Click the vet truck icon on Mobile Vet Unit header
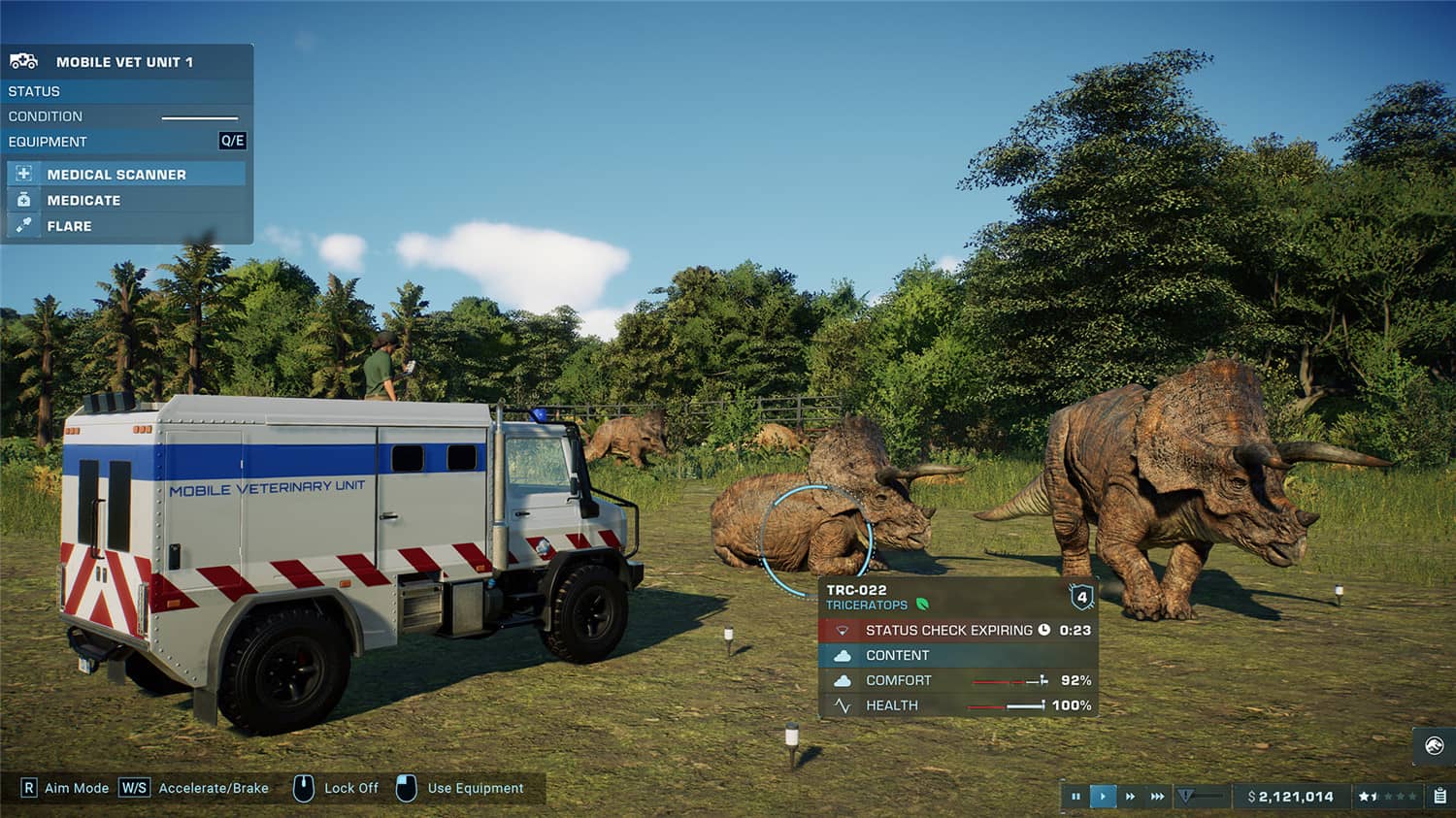The height and width of the screenshot is (818, 1456). tap(23, 60)
